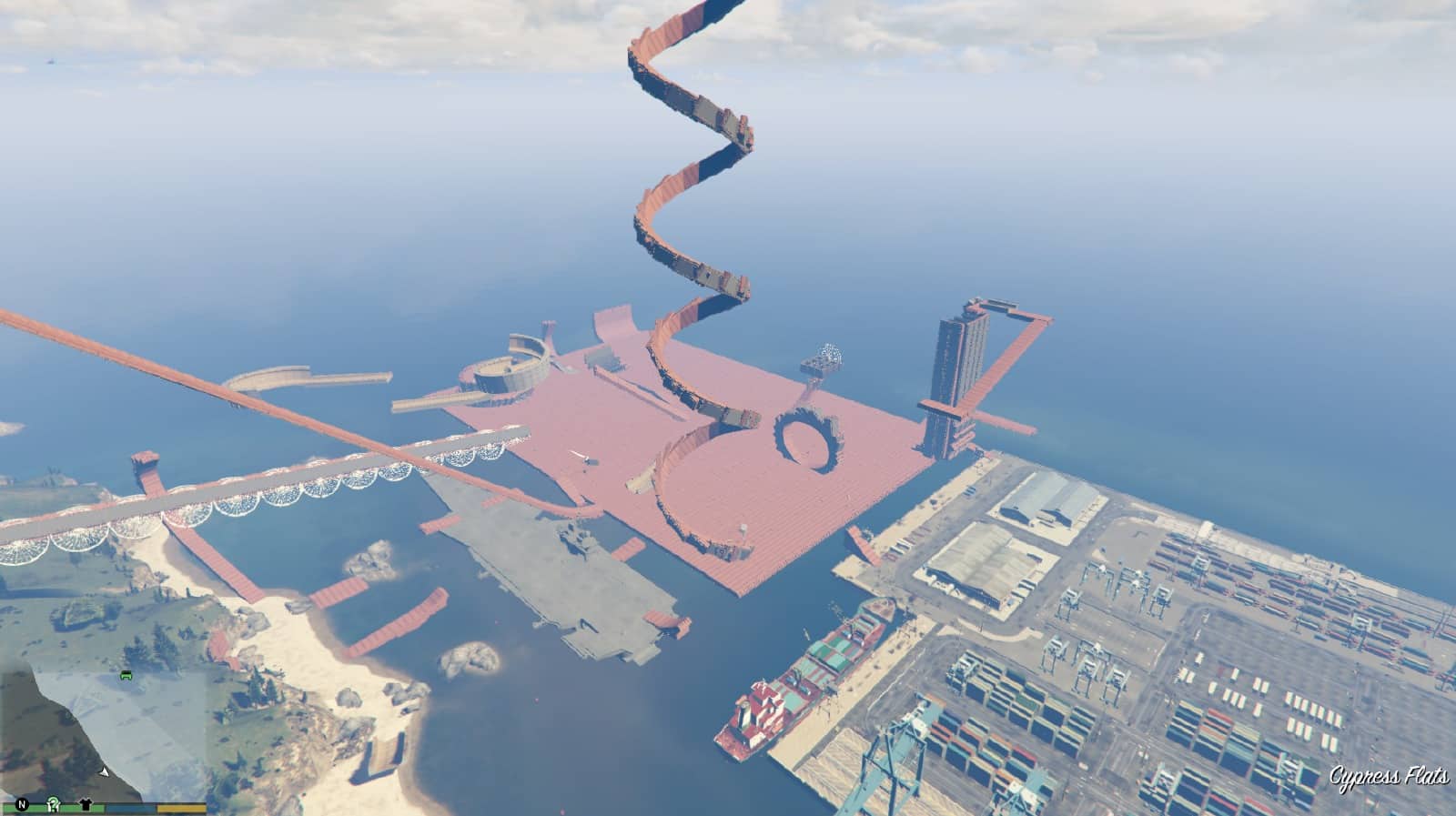Select the green vehicle blip on the minimap

[x=126, y=675]
